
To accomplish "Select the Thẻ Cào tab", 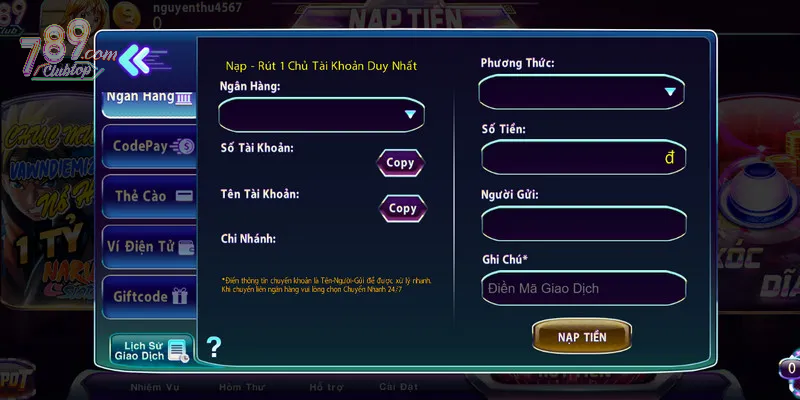I will (149, 196).
